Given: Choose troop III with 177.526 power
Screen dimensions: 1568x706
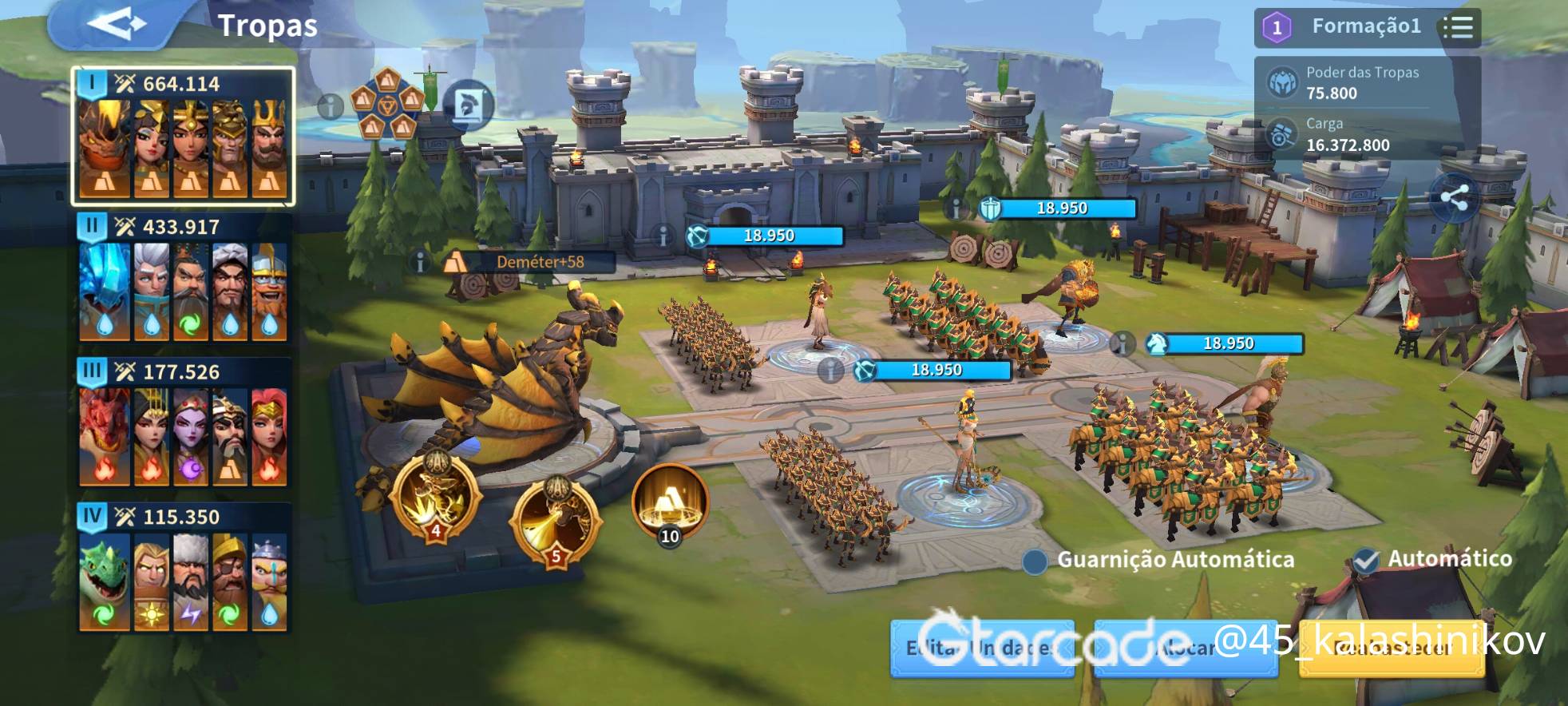Looking at the screenshot, I should pos(184,423).
